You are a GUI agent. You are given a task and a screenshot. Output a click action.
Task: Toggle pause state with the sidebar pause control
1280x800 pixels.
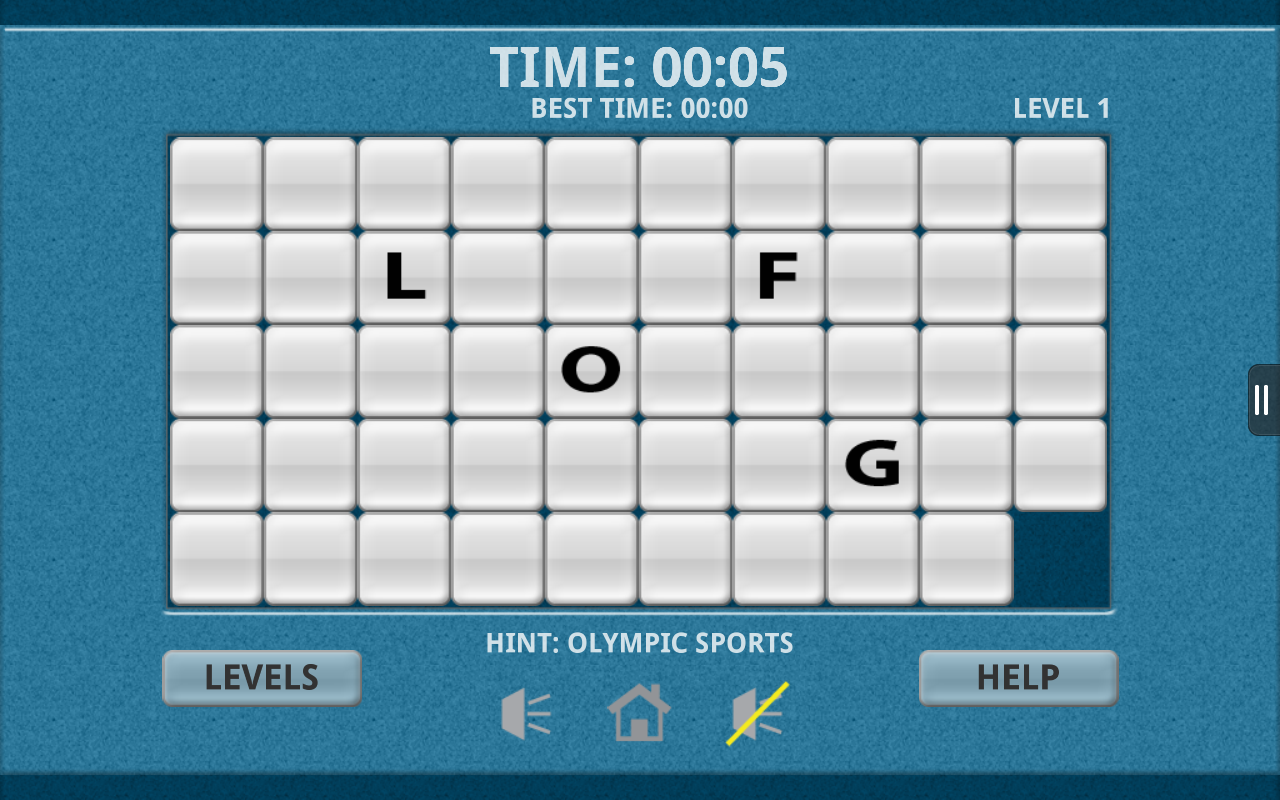point(1261,399)
